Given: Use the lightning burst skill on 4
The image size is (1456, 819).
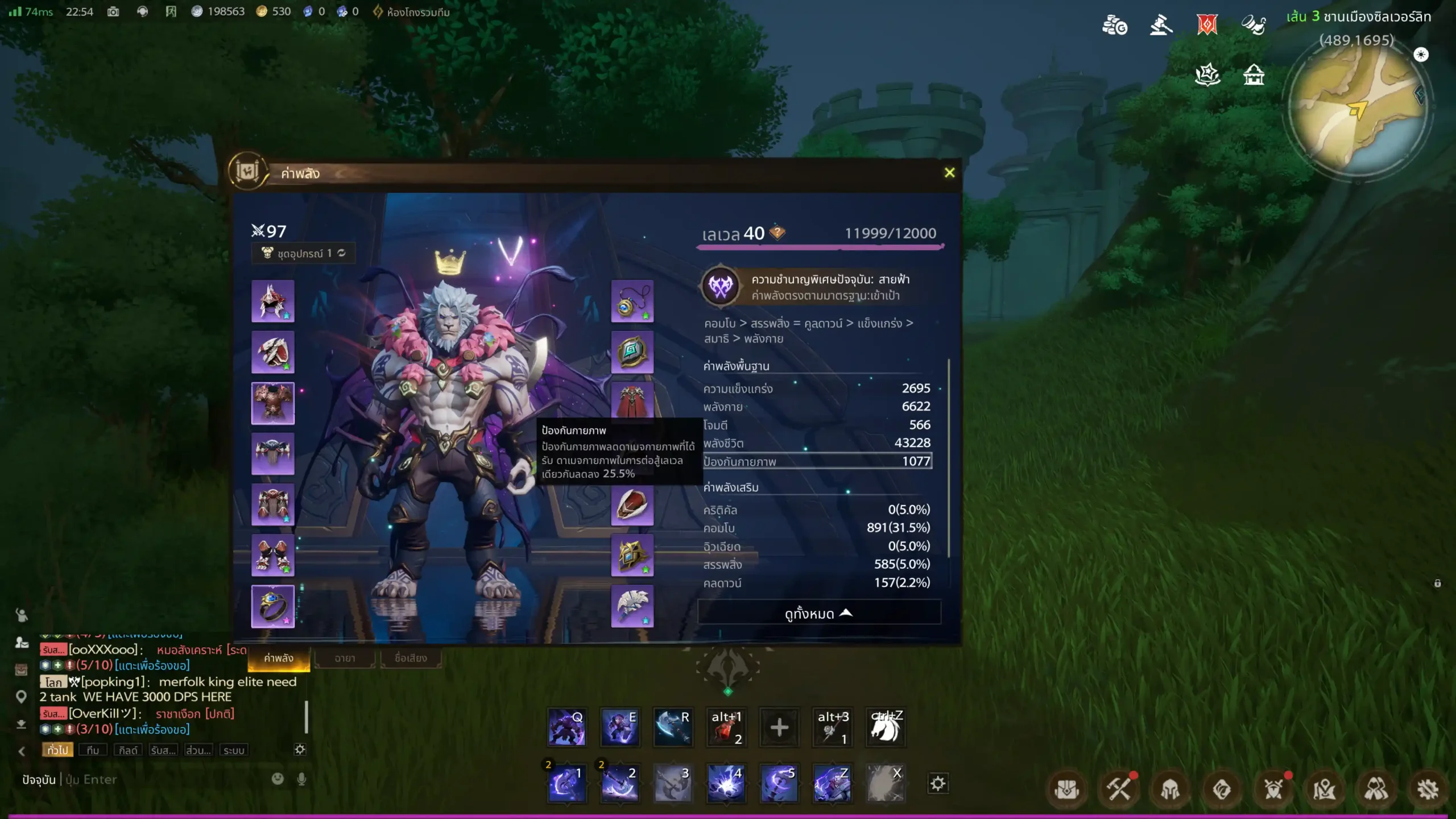Looking at the screenshot, I should coord(726,783).
